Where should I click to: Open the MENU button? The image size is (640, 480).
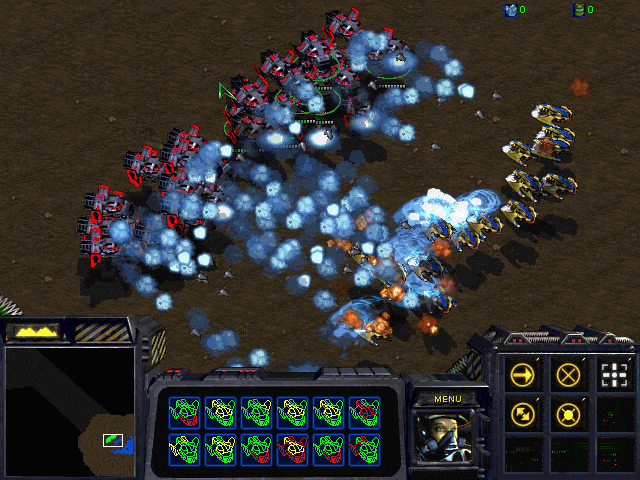pyautogui.click(x=447, y=398)
